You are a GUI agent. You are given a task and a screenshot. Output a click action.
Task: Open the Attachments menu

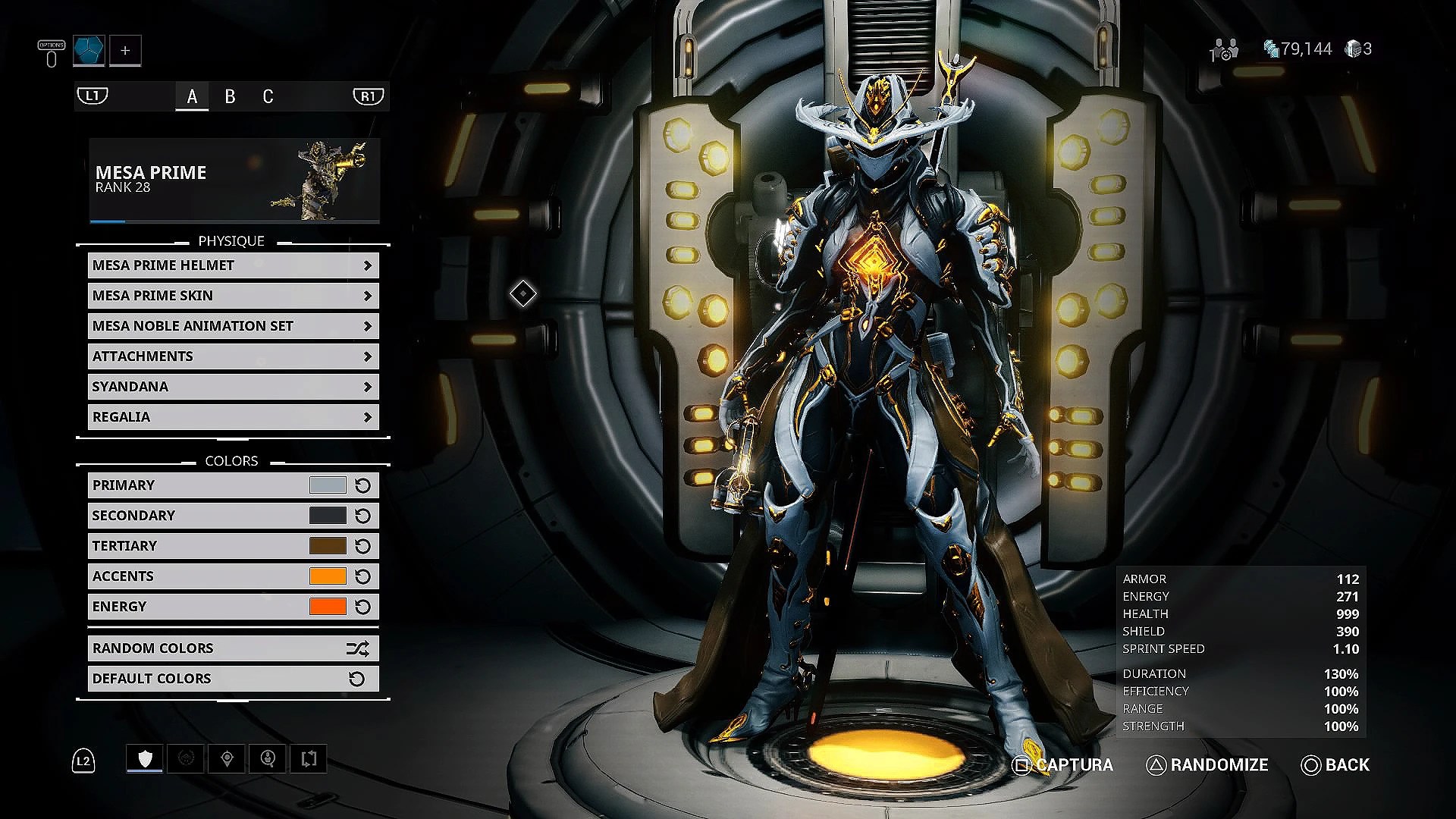(233, 356)
